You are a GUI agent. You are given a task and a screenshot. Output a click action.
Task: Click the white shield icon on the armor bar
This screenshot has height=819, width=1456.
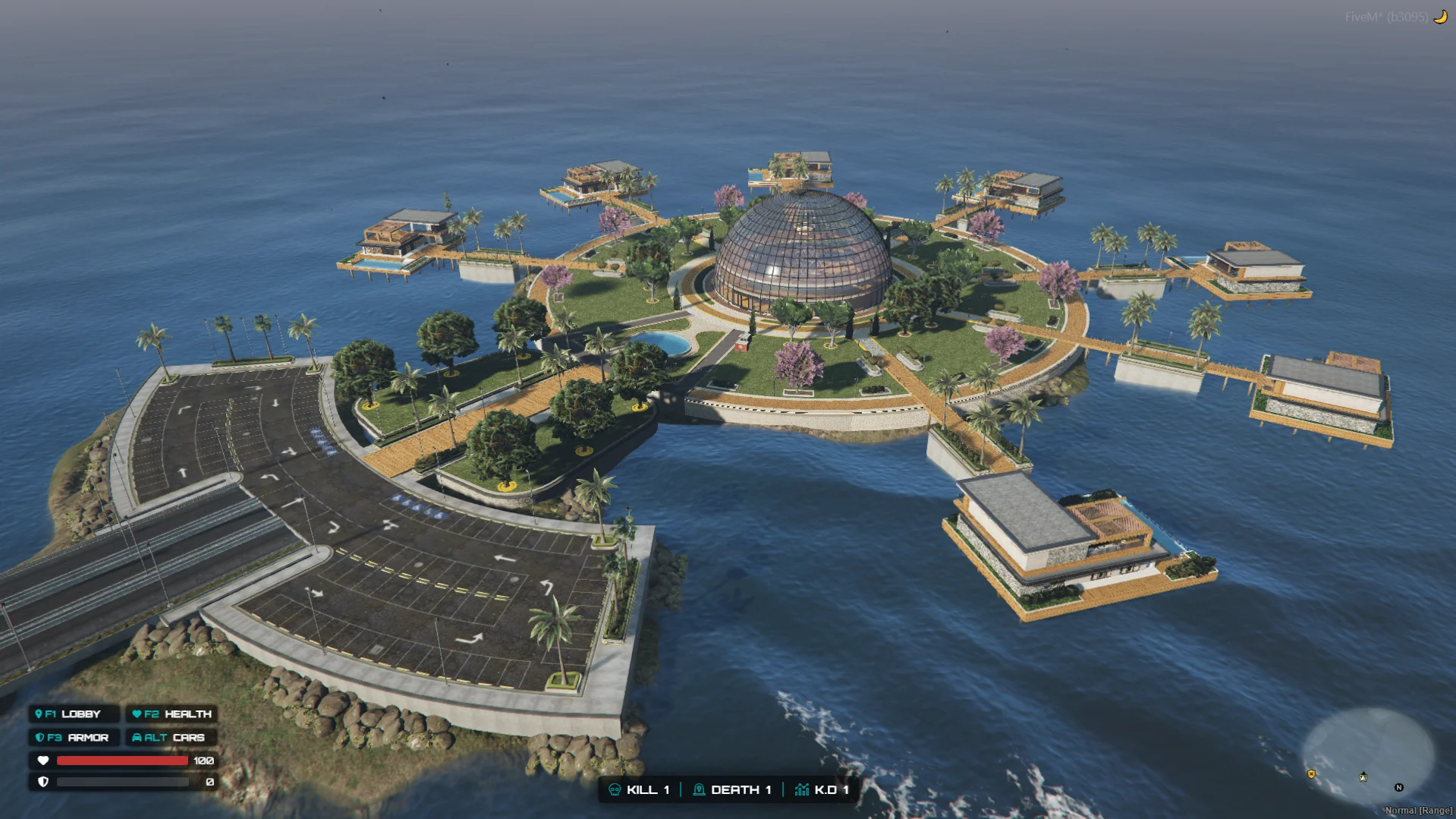pos(43,783)
